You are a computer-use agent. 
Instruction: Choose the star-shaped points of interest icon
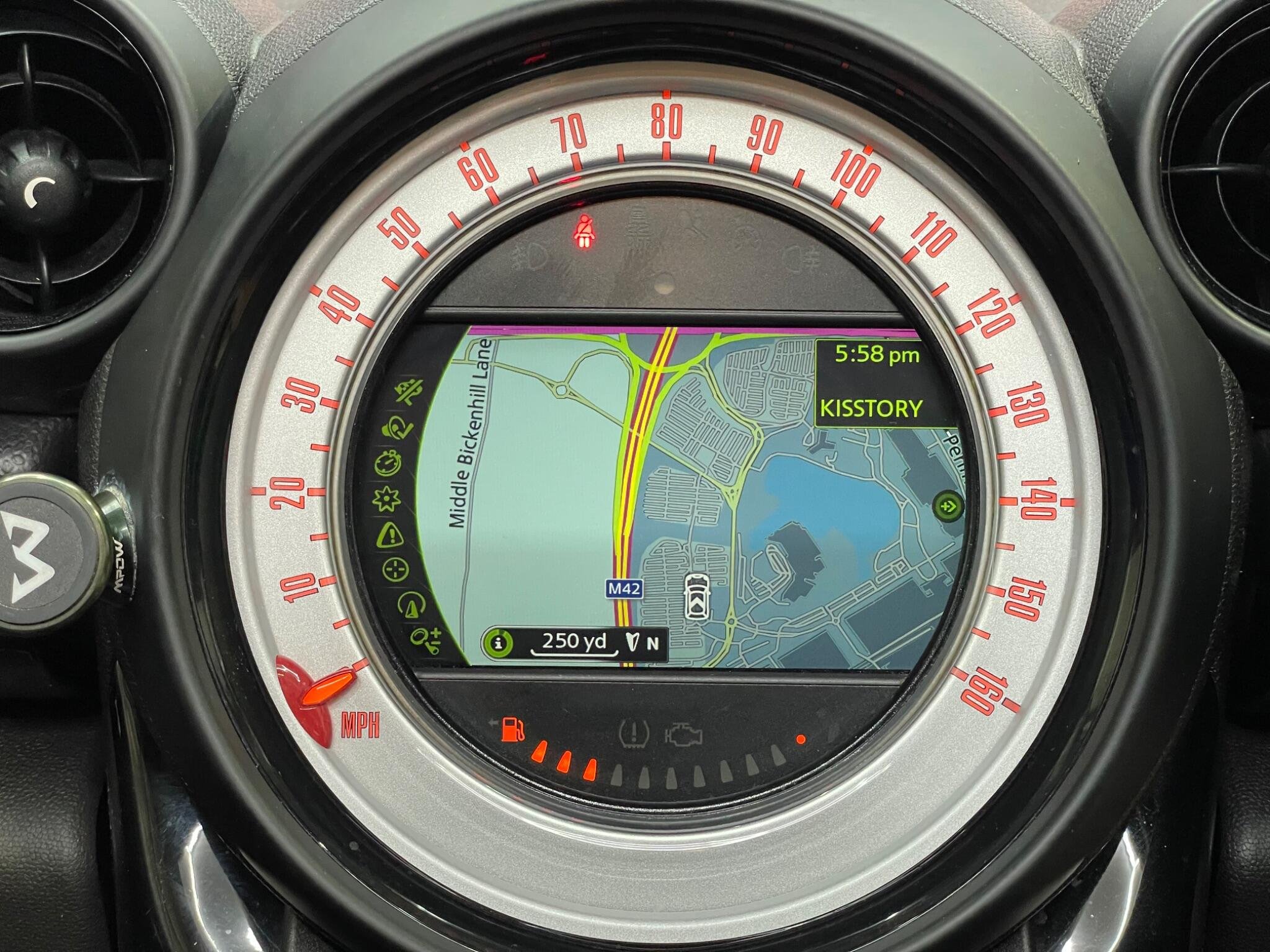(386, 498)
